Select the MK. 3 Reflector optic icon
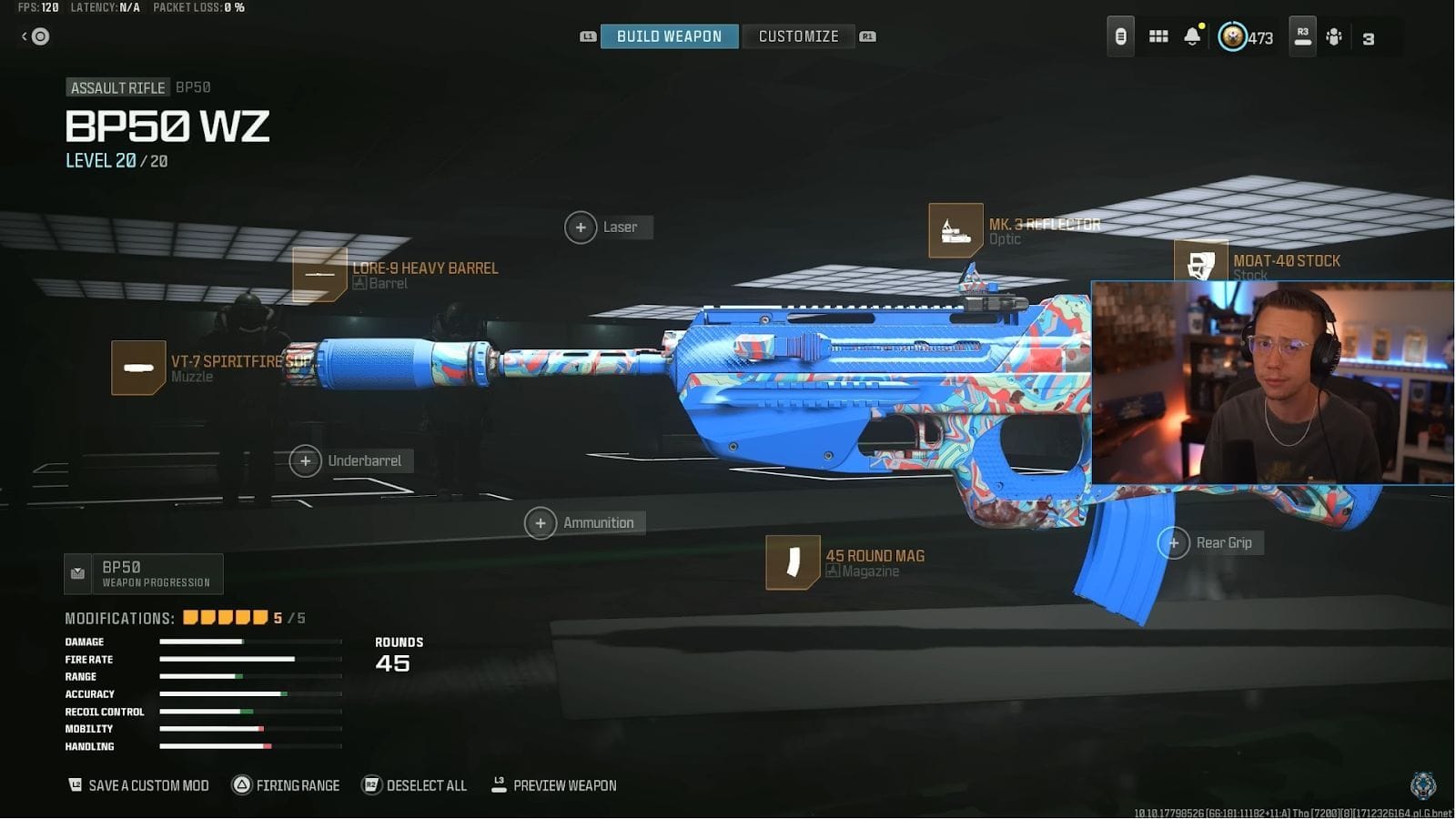 (954, 229)
